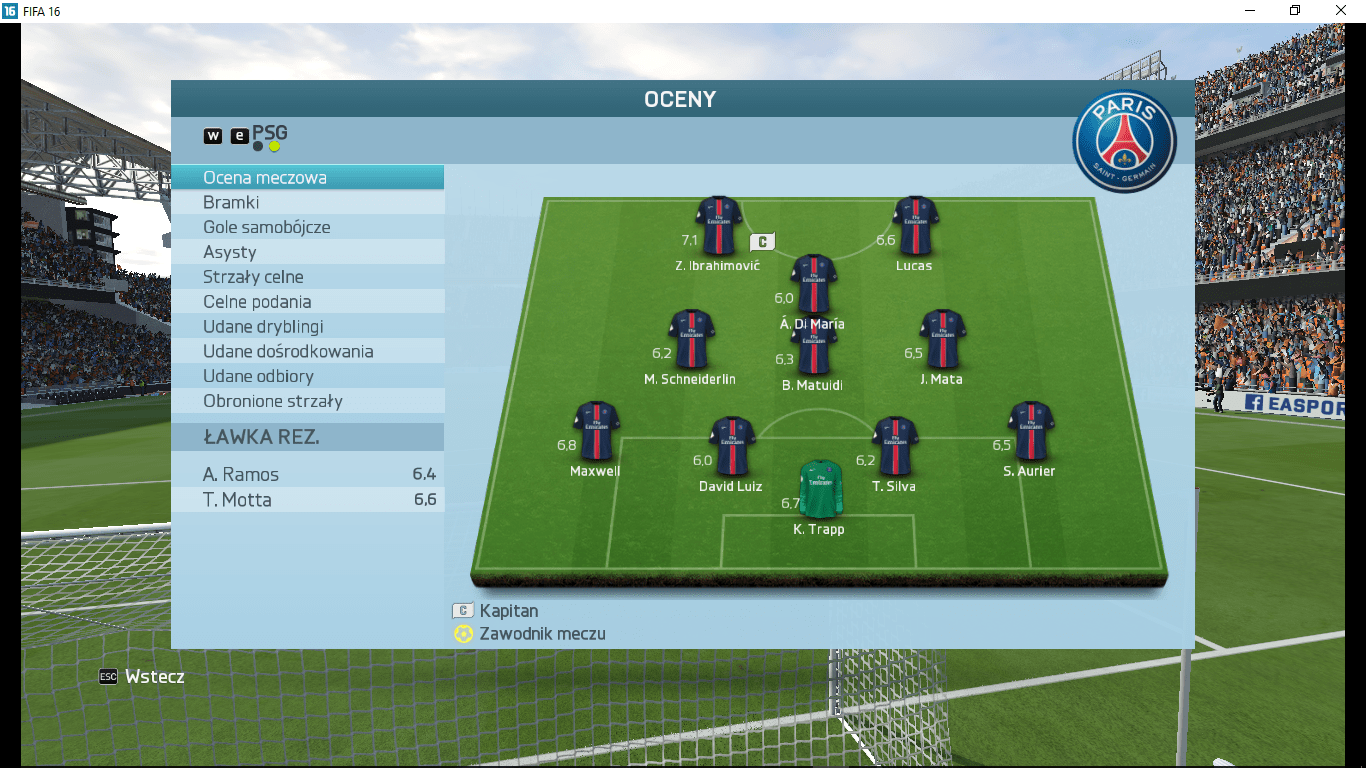Image resolution: width=1366 pixels, height=768 pixels.
Task: Switch to Strzały celne stats
Action: point(307,277)
